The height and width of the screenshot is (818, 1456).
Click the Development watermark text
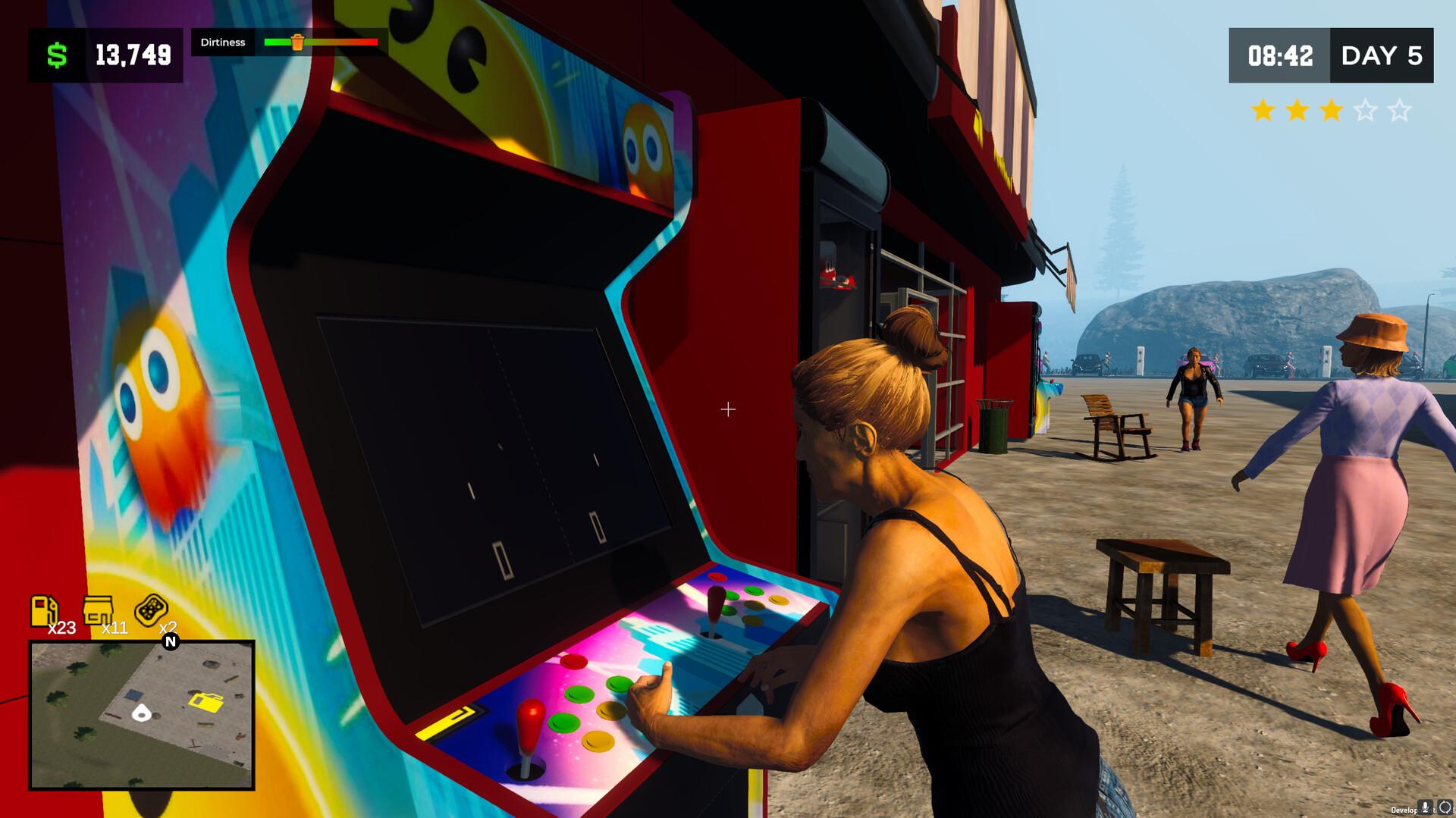[x=1403, y=810]
